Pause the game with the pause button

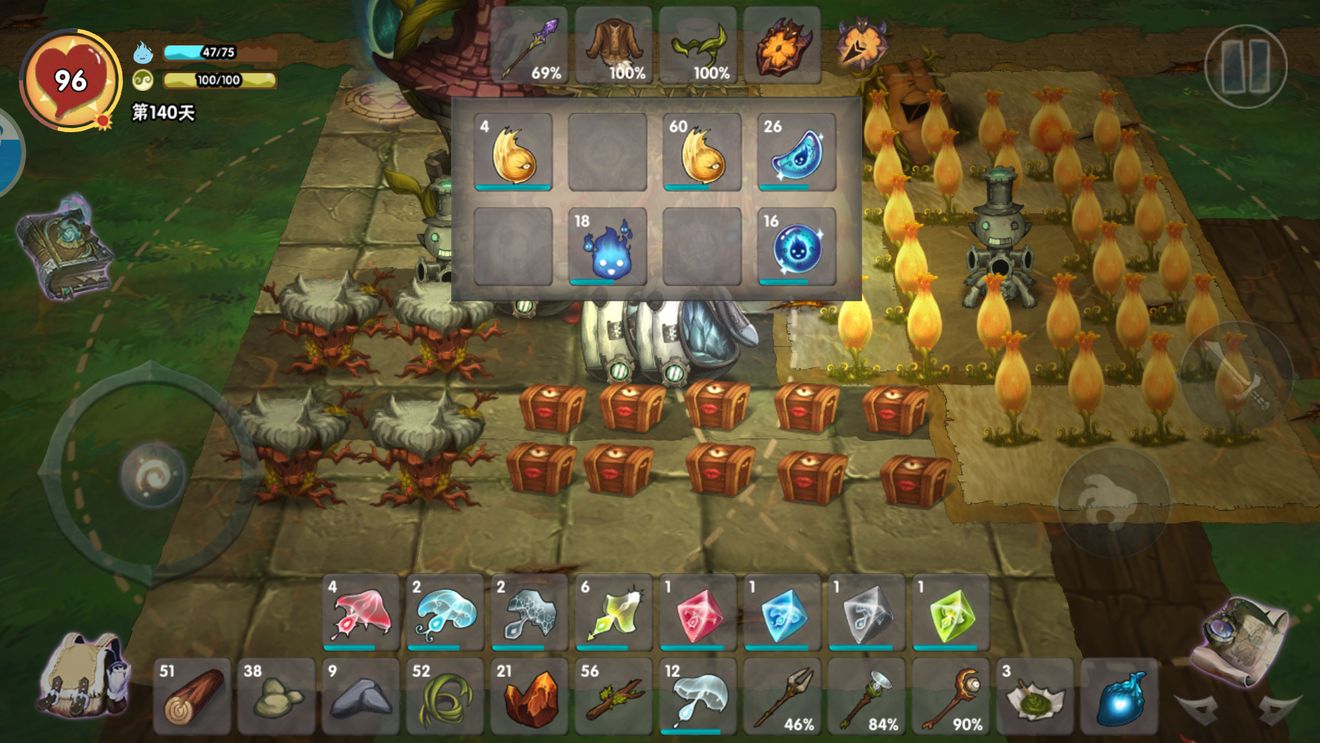click(1245, 67)
